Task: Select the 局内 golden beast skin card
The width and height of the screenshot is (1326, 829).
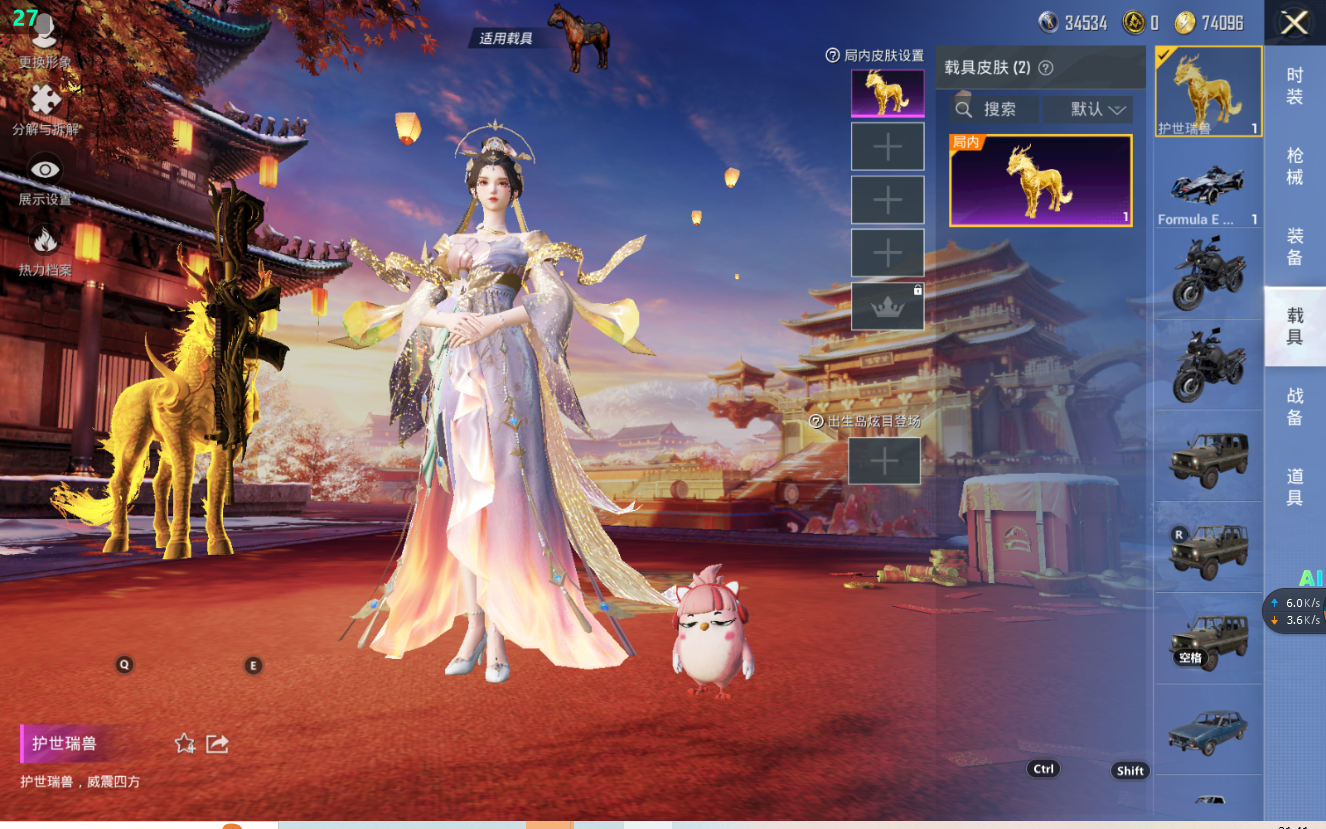Action: [x=1040, y=181]
